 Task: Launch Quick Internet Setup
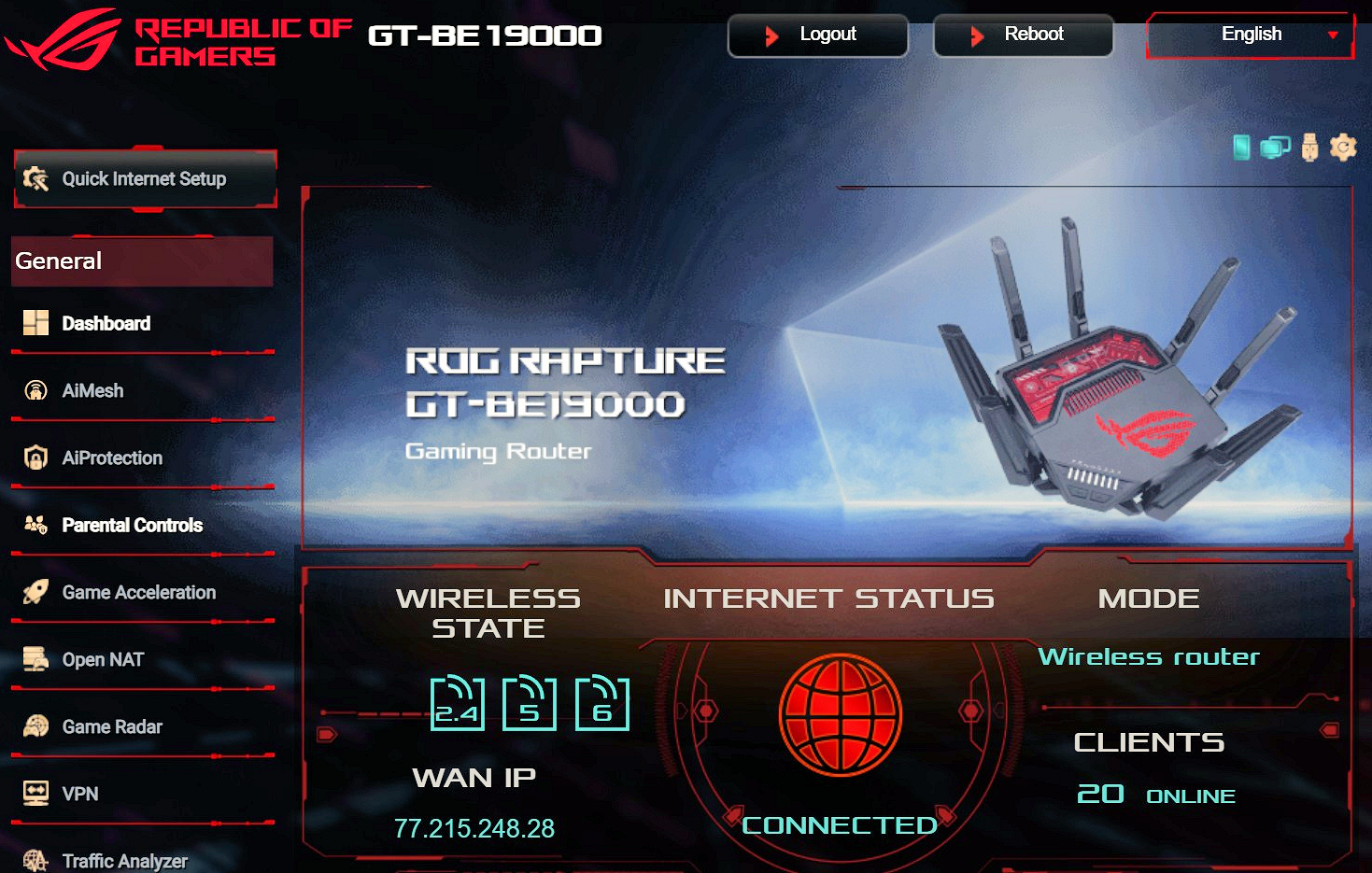click(145, 178)
